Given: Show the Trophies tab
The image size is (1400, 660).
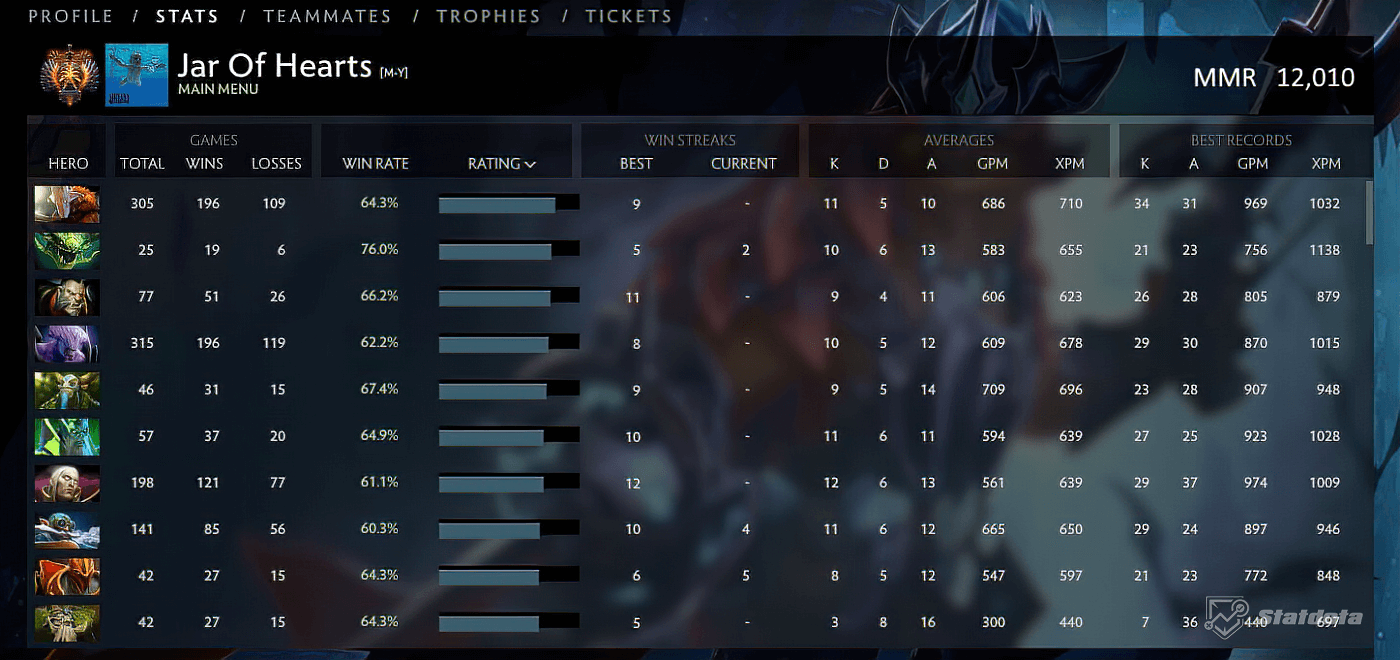Looking at the screenshot, I should 488,16.
